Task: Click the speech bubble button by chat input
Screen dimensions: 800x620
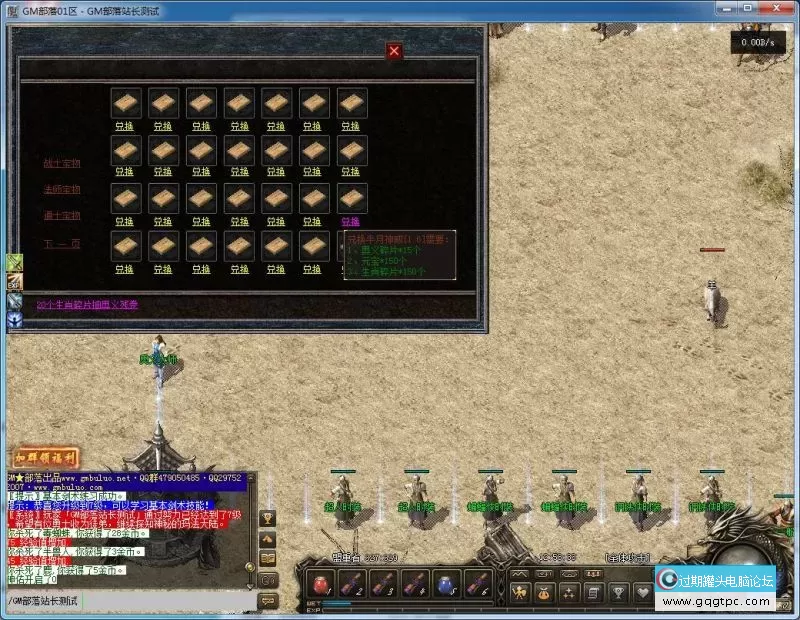Action: click(x=267, y=600)
